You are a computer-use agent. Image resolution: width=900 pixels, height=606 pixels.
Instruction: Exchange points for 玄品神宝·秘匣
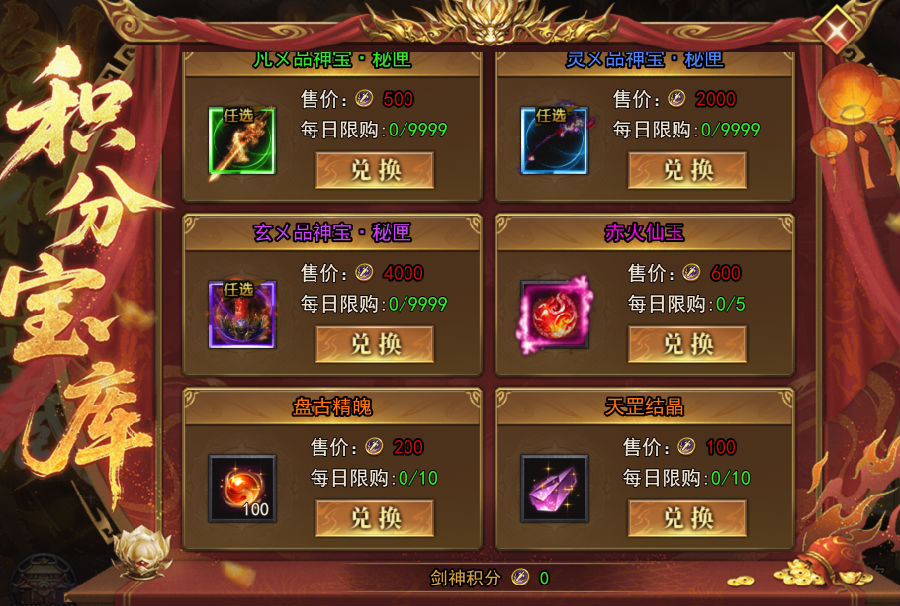pos(375,344)
